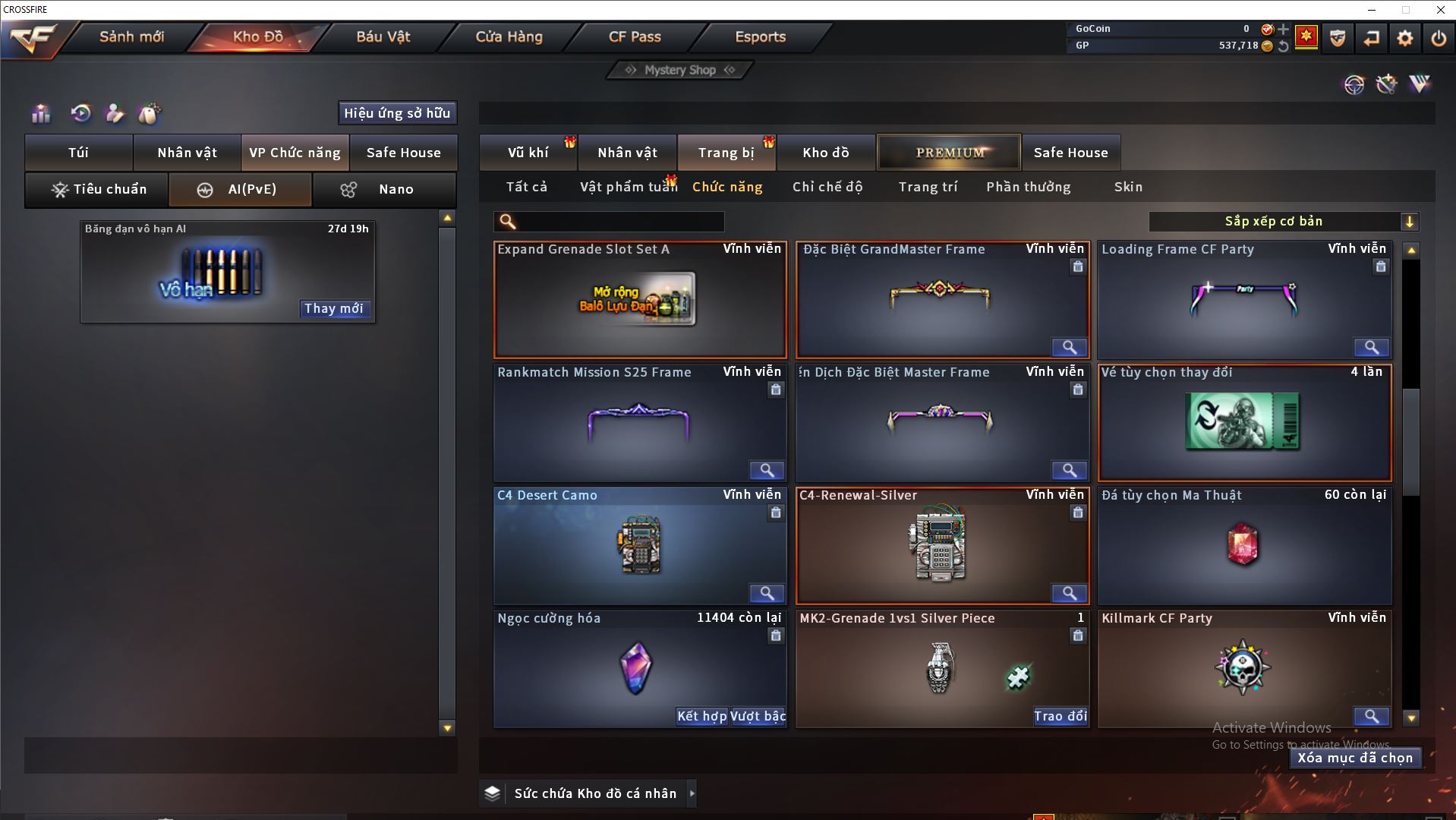Open the Cửa Hàng shop tab

(x=509, y=36)
